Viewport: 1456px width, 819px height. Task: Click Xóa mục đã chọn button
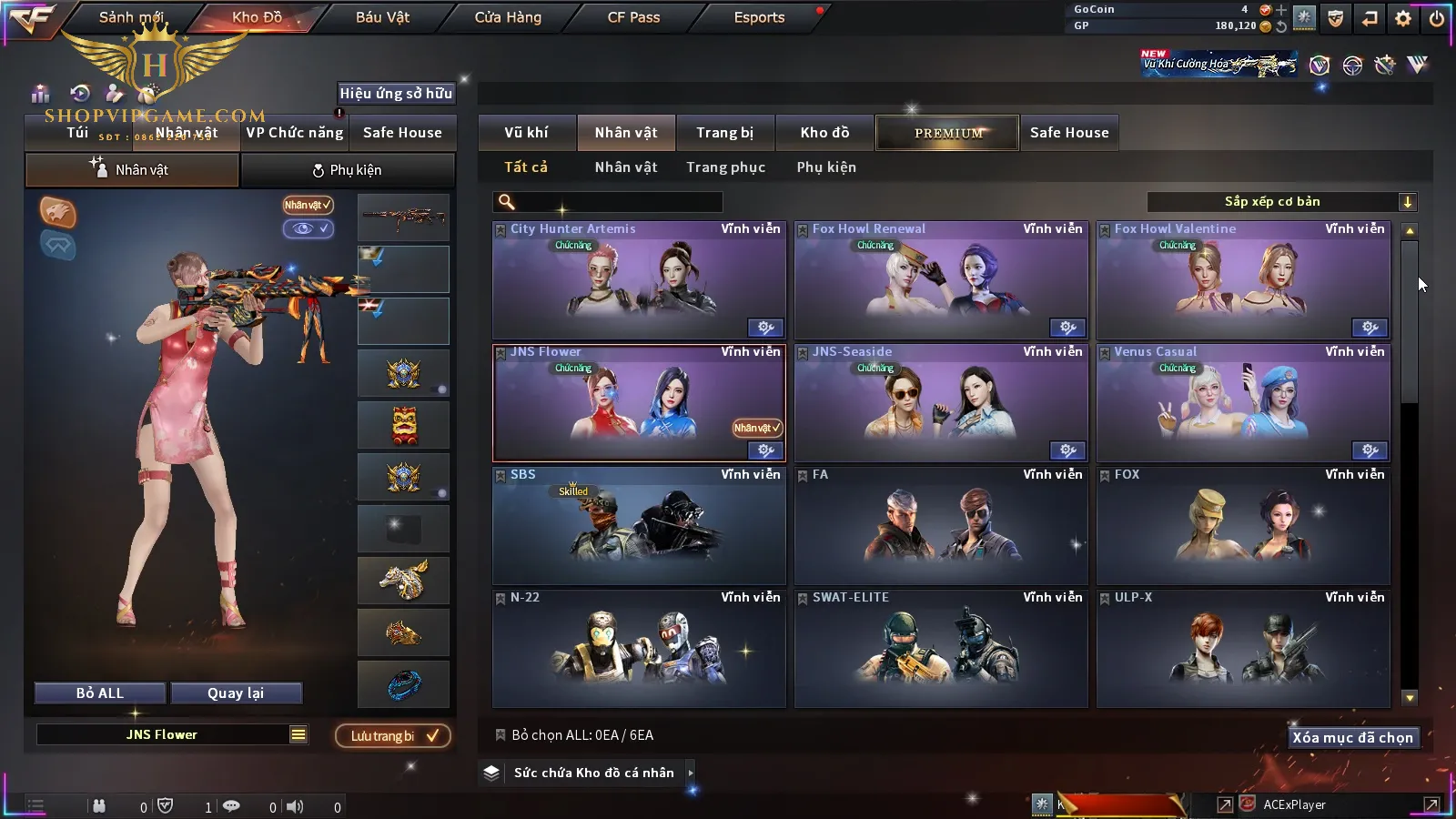click(x=1352, y=738)
